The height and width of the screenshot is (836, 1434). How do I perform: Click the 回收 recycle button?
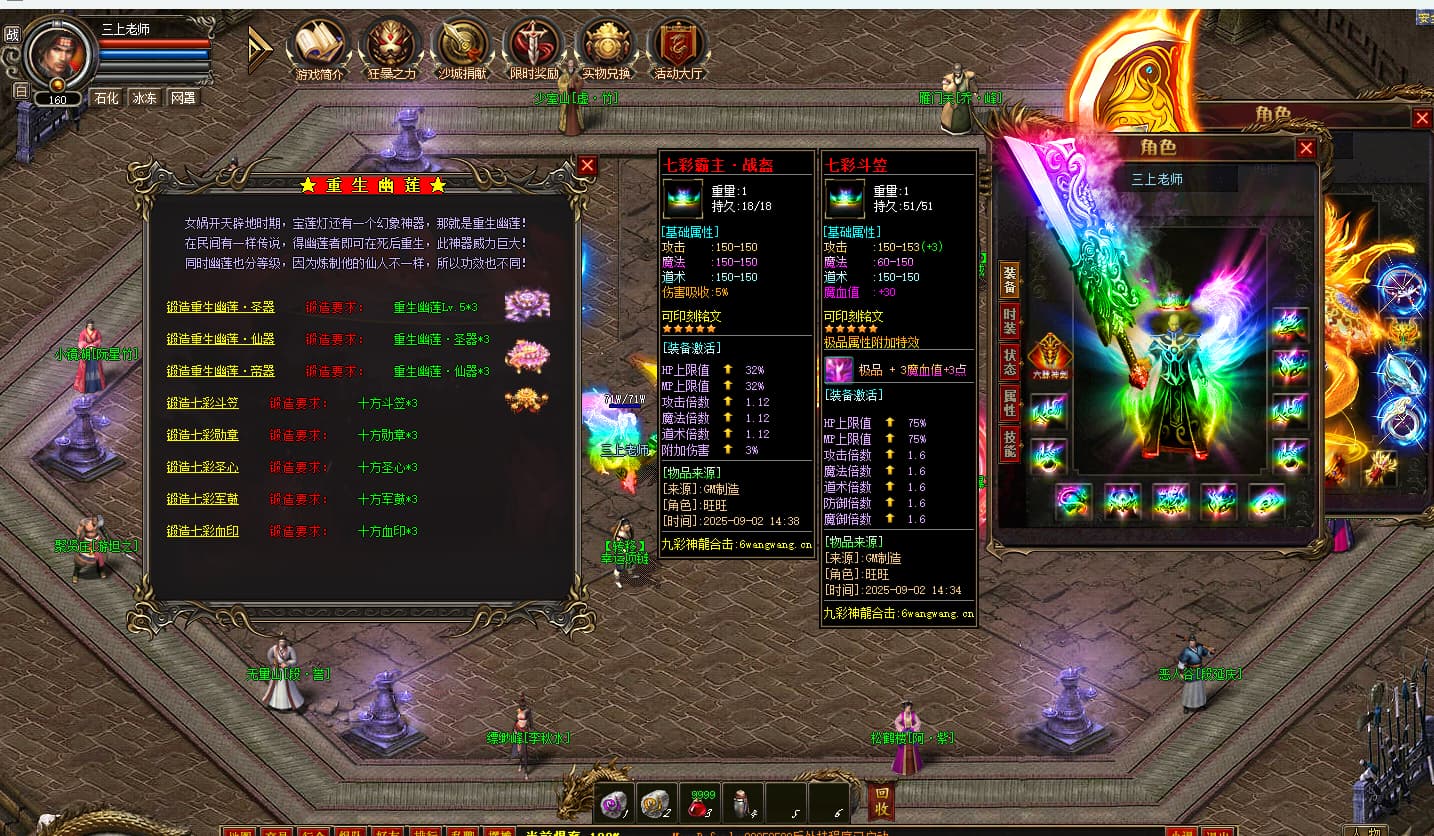click(880, 801)
